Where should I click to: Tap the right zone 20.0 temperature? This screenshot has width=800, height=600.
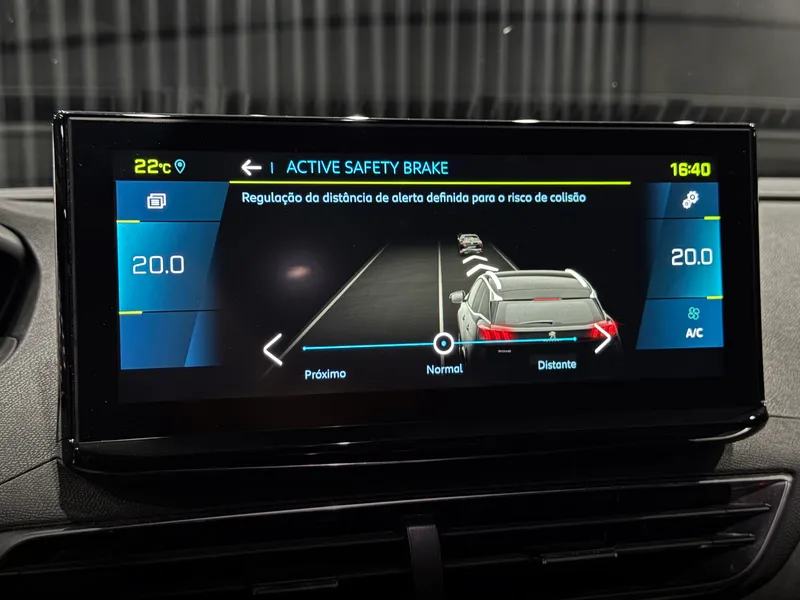tap(691, 257)
